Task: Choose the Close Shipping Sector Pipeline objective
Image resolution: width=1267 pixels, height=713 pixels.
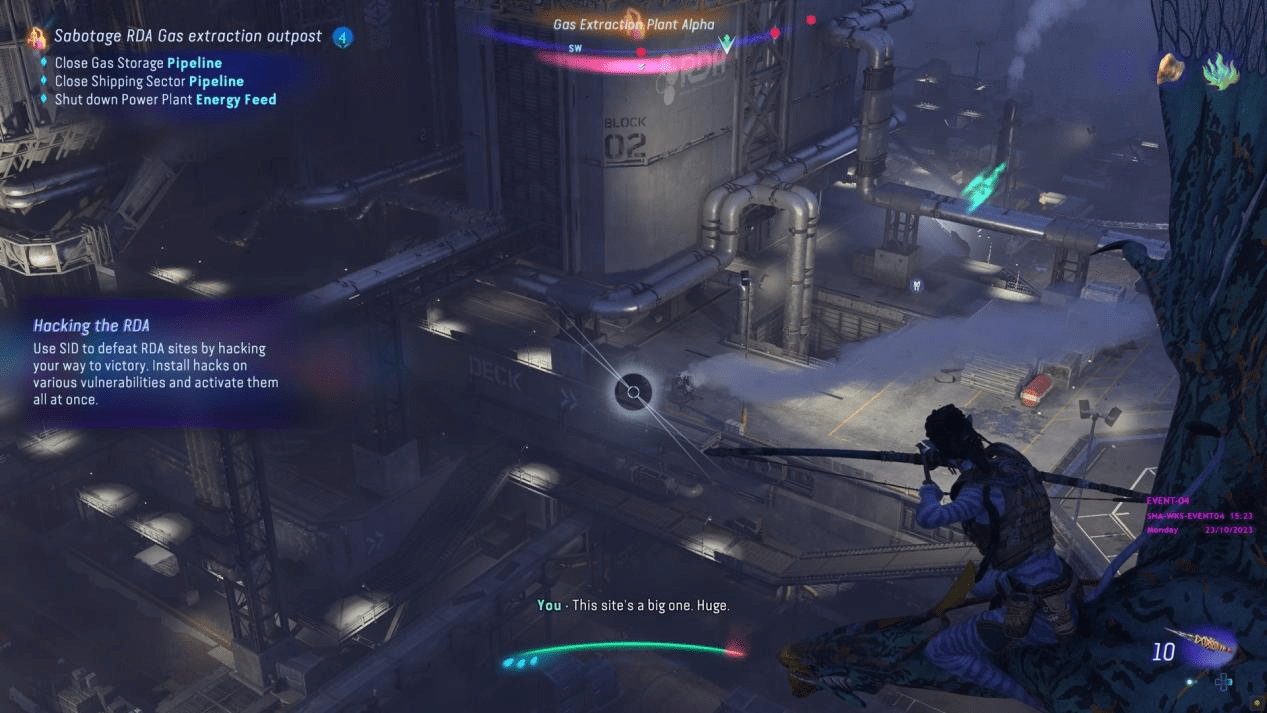Action: (x=149, y=81)
